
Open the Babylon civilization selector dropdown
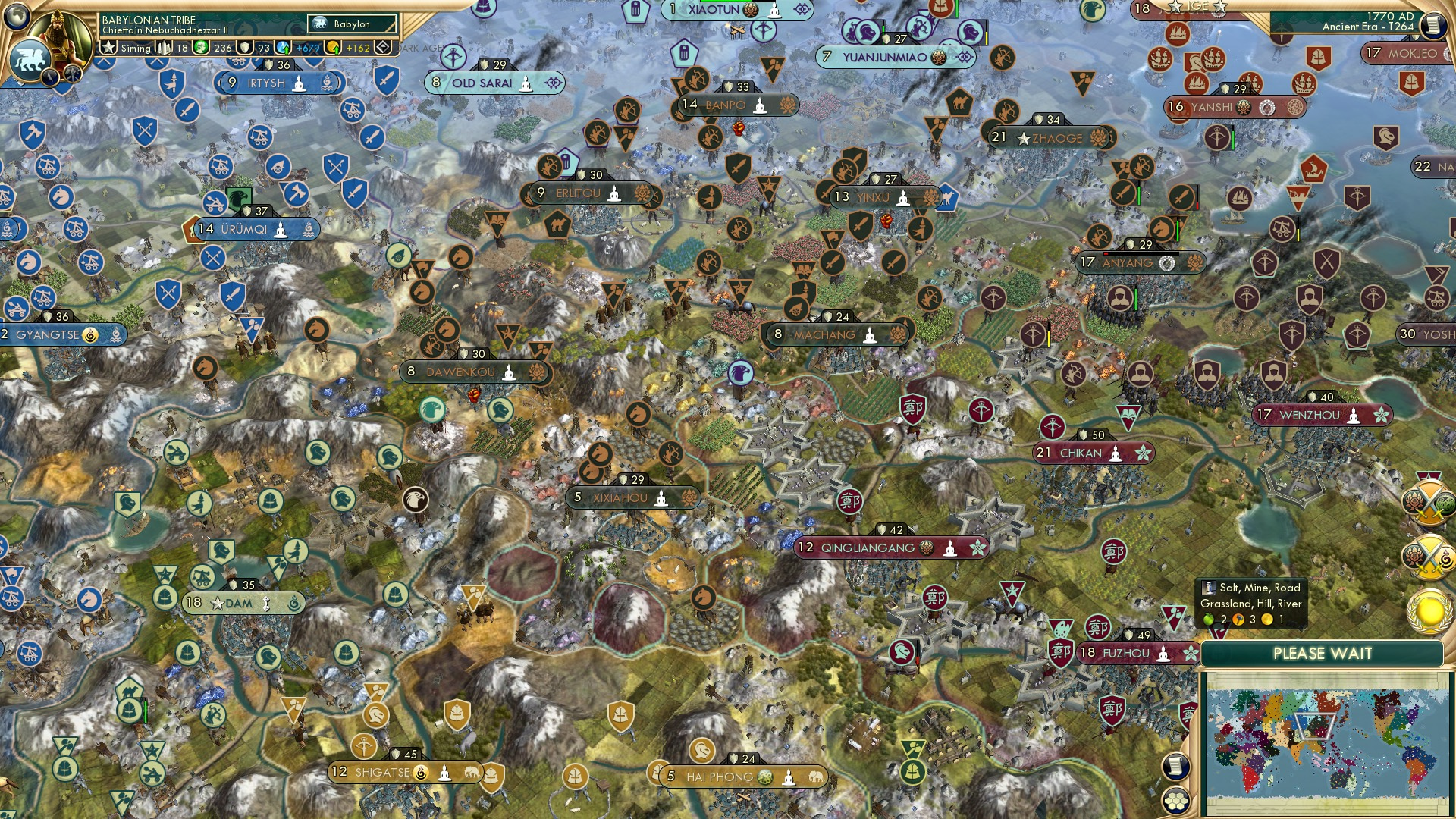352,24
